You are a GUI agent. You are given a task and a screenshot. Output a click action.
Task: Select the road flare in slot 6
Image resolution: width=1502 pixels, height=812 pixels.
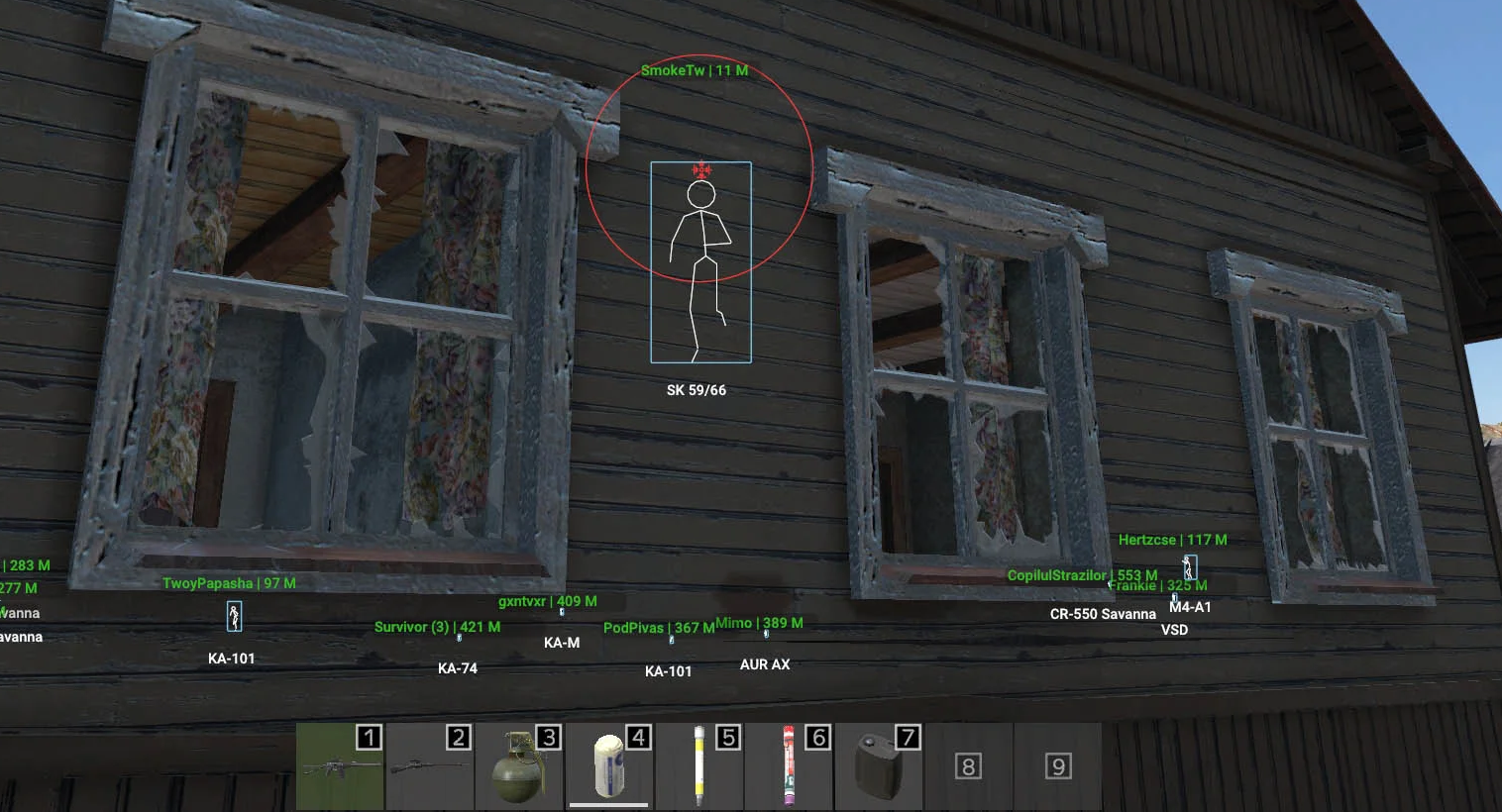[x=789, y=767]
